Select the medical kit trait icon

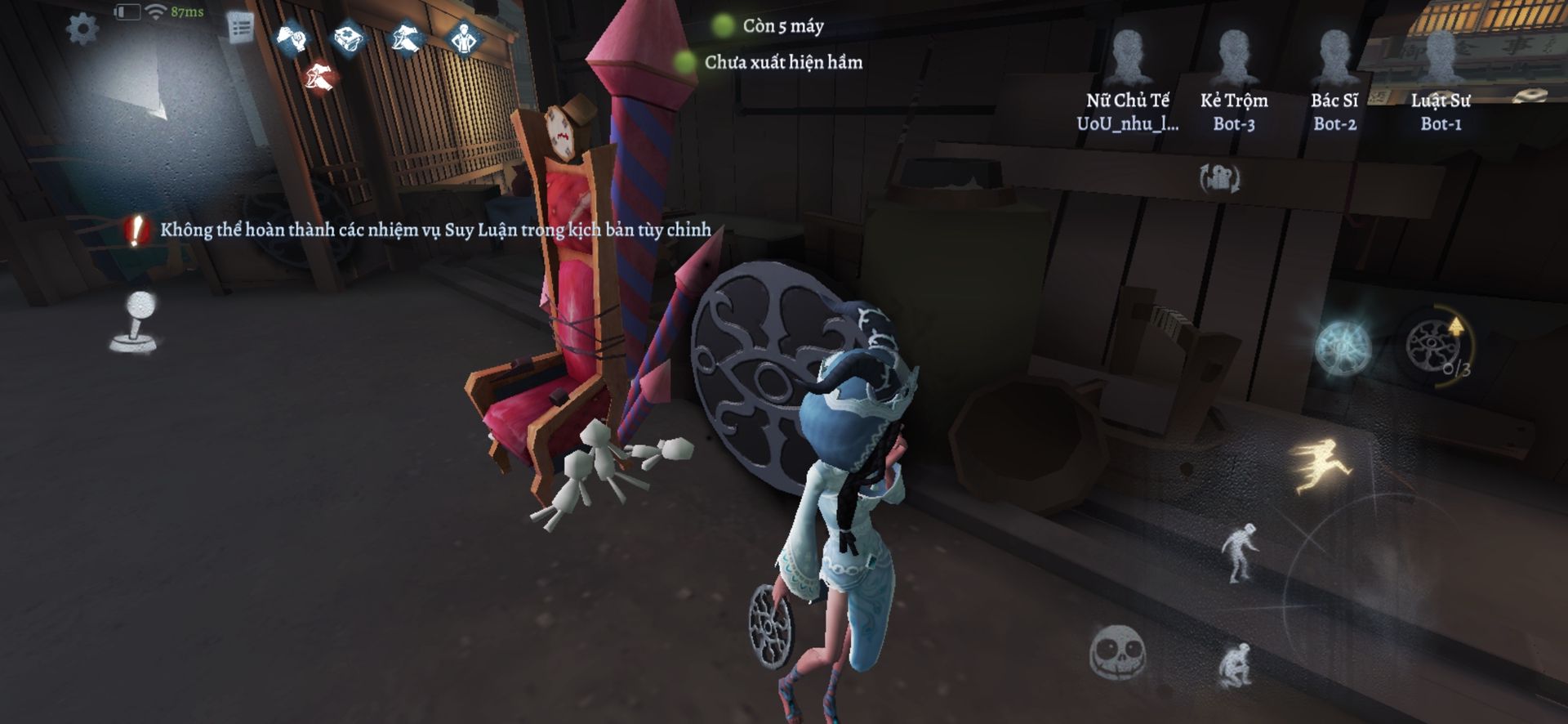[x=350, y=38]
